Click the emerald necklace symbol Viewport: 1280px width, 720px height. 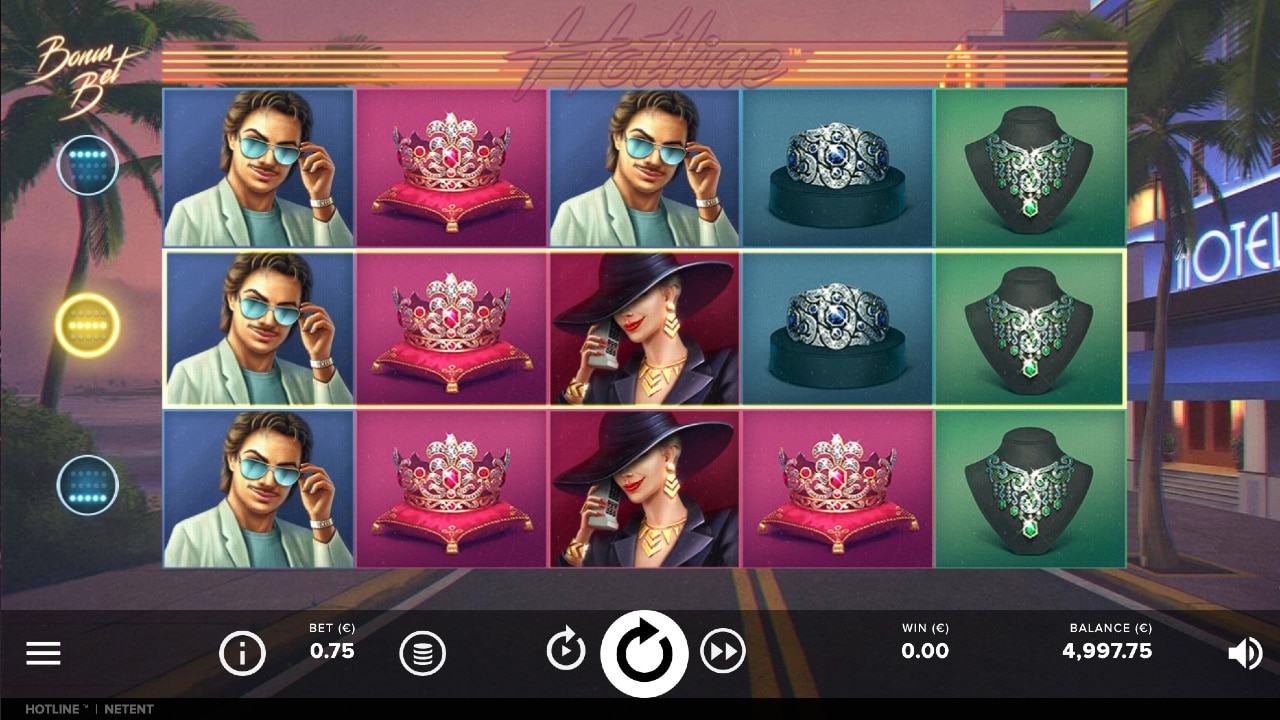tap(1030, 327)
